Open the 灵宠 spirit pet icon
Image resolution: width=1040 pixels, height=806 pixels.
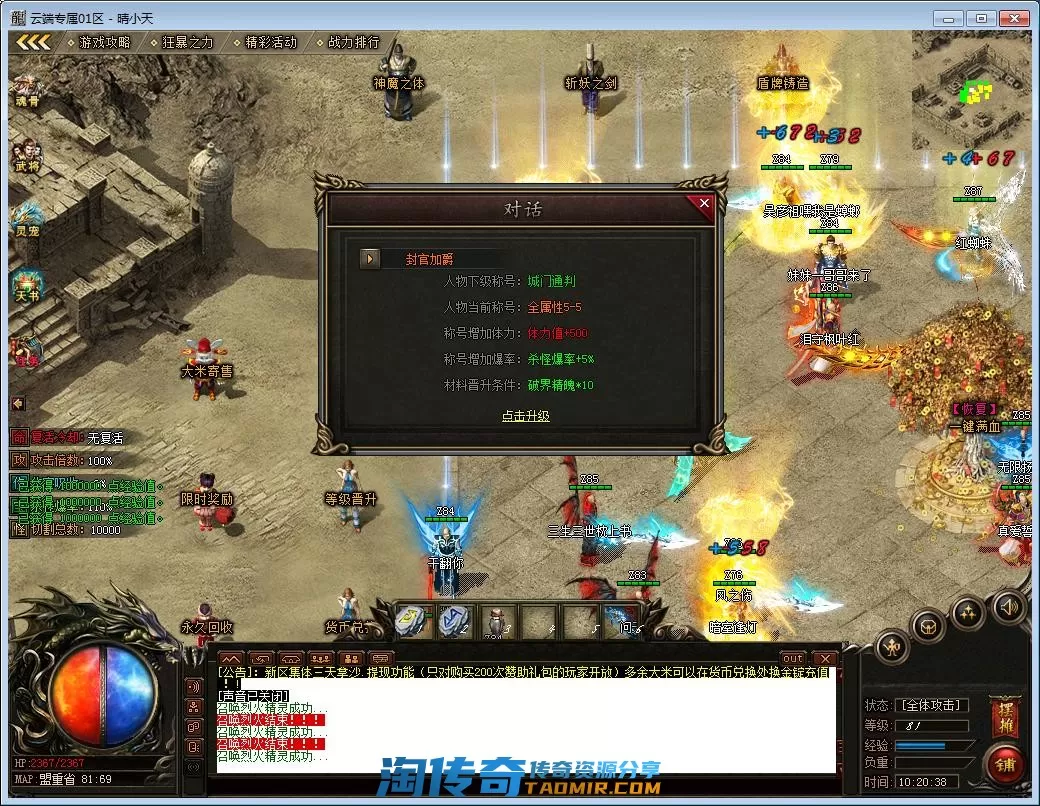(x=27, y=218)
